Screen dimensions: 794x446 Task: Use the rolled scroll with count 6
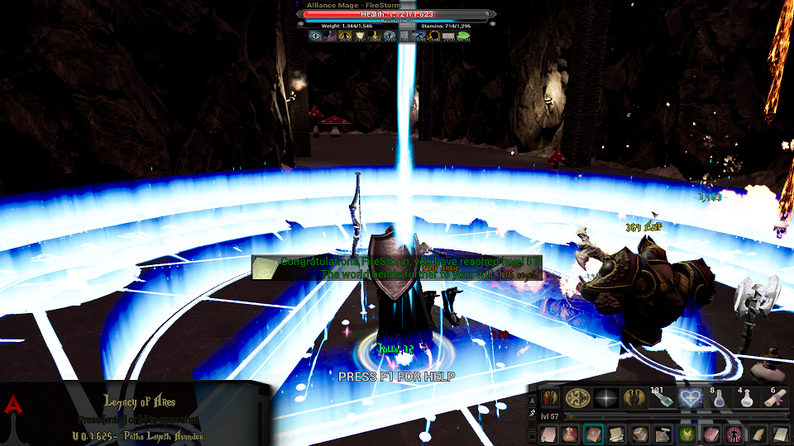tap(773, 398)
